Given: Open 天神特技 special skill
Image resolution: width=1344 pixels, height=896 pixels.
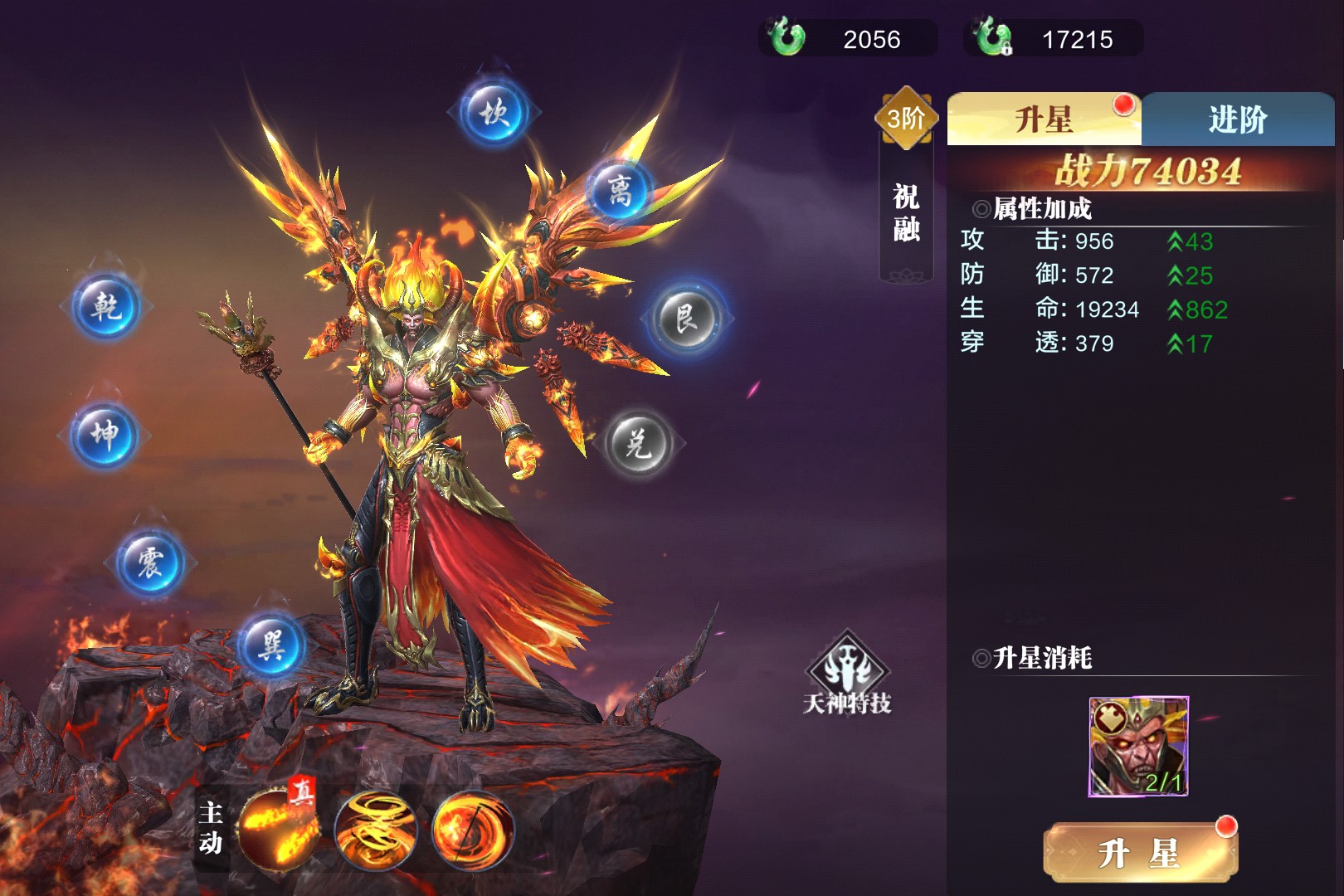Looking at the screenshot, I should click(x=847, y=673).
